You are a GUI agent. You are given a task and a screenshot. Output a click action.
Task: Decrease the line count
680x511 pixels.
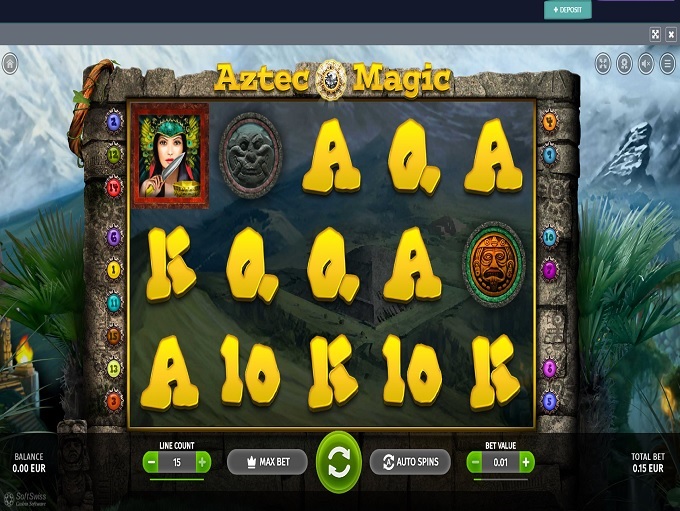pos(150,462)
